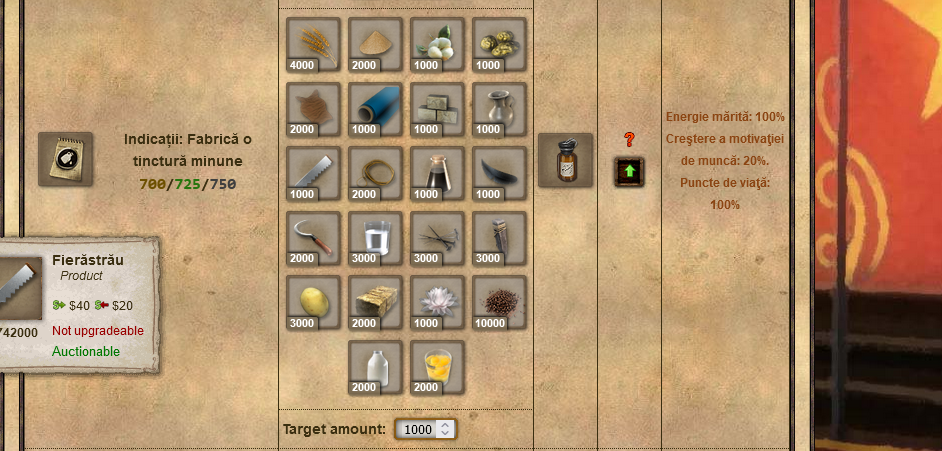
Task: Click the clay jug ingredient
Action: click(x=499, y=109)
